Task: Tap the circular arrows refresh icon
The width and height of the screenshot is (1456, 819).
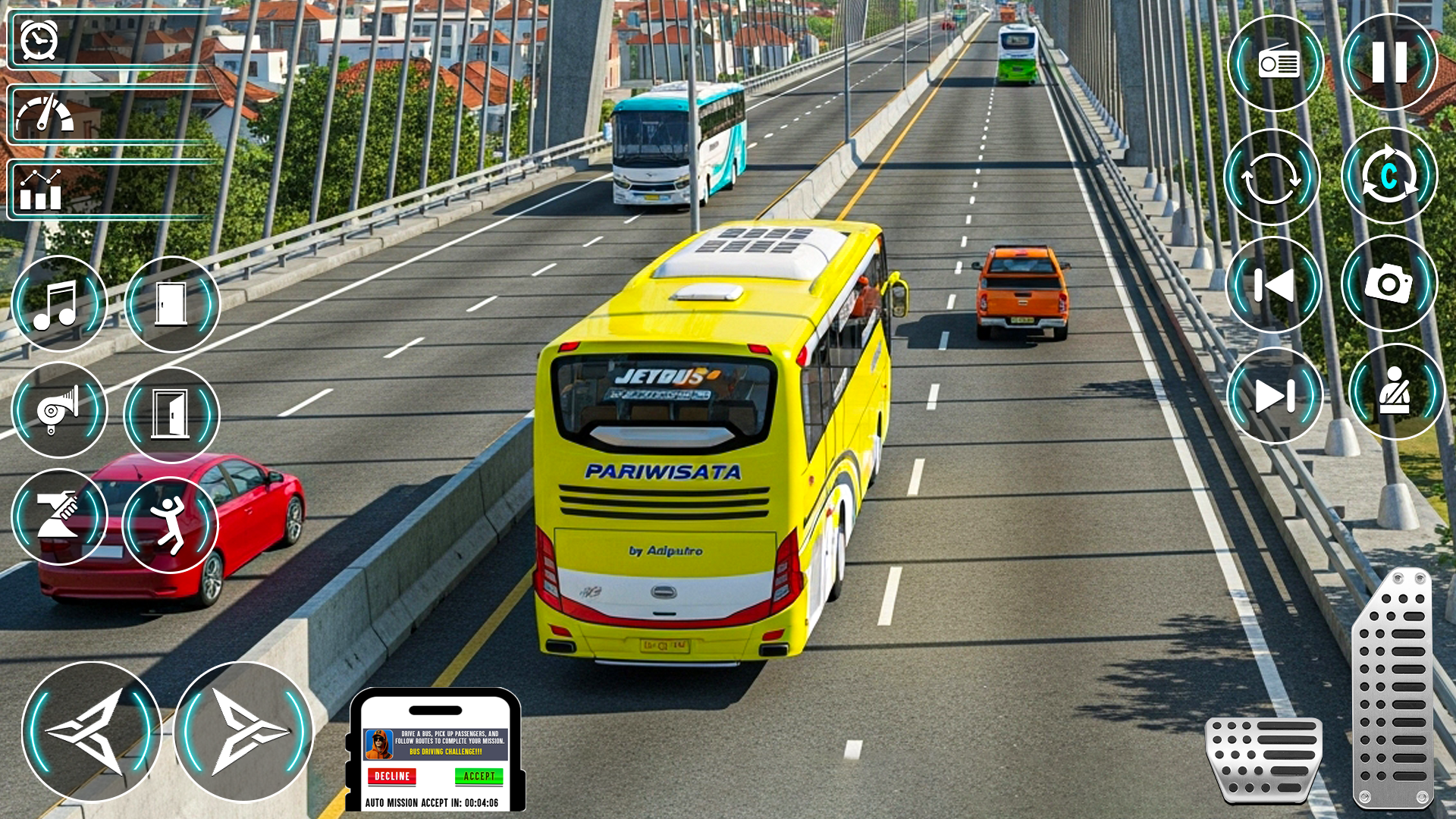Action: tap(1272, 177)
